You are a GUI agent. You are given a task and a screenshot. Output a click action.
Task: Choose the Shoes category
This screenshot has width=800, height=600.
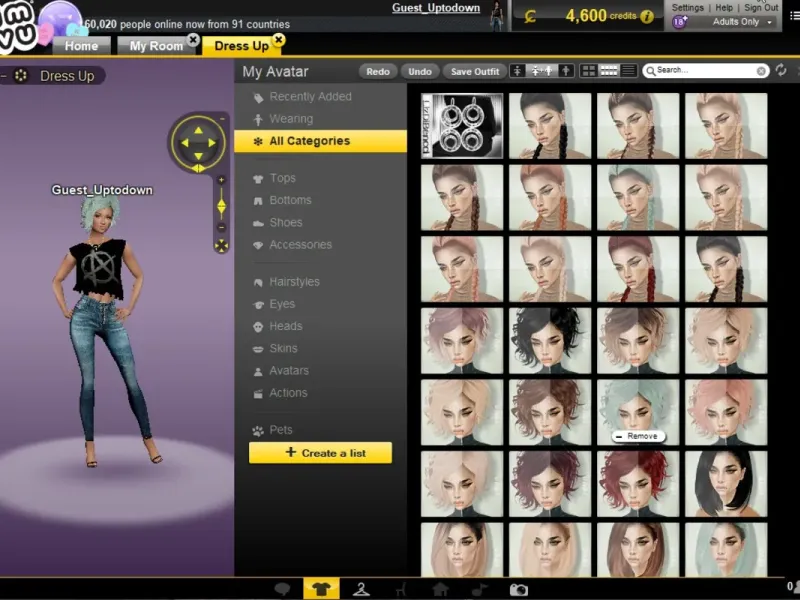(285, 222)
